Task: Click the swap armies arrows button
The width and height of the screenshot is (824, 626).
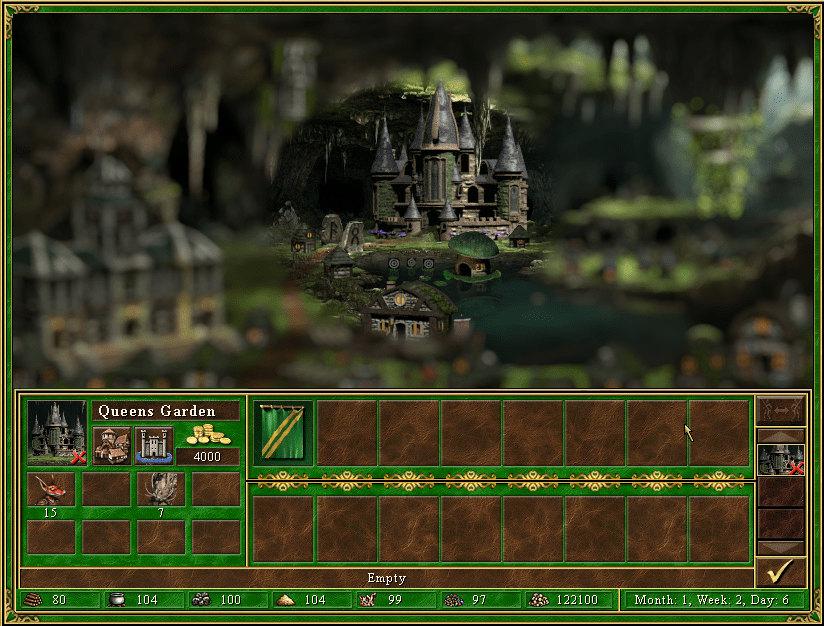Action: [x=781, y=411]
